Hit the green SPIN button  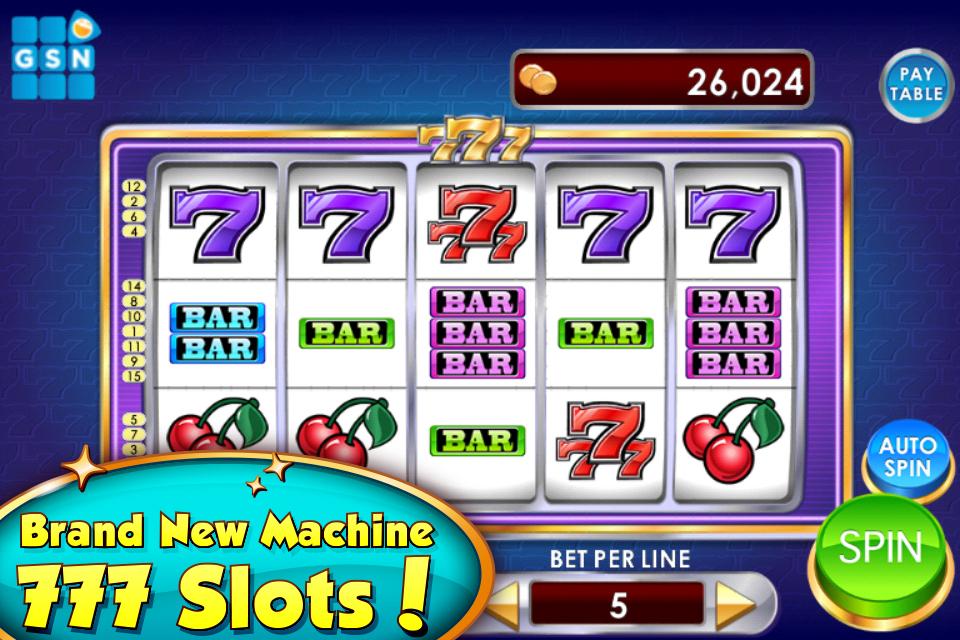click(880, 549)
